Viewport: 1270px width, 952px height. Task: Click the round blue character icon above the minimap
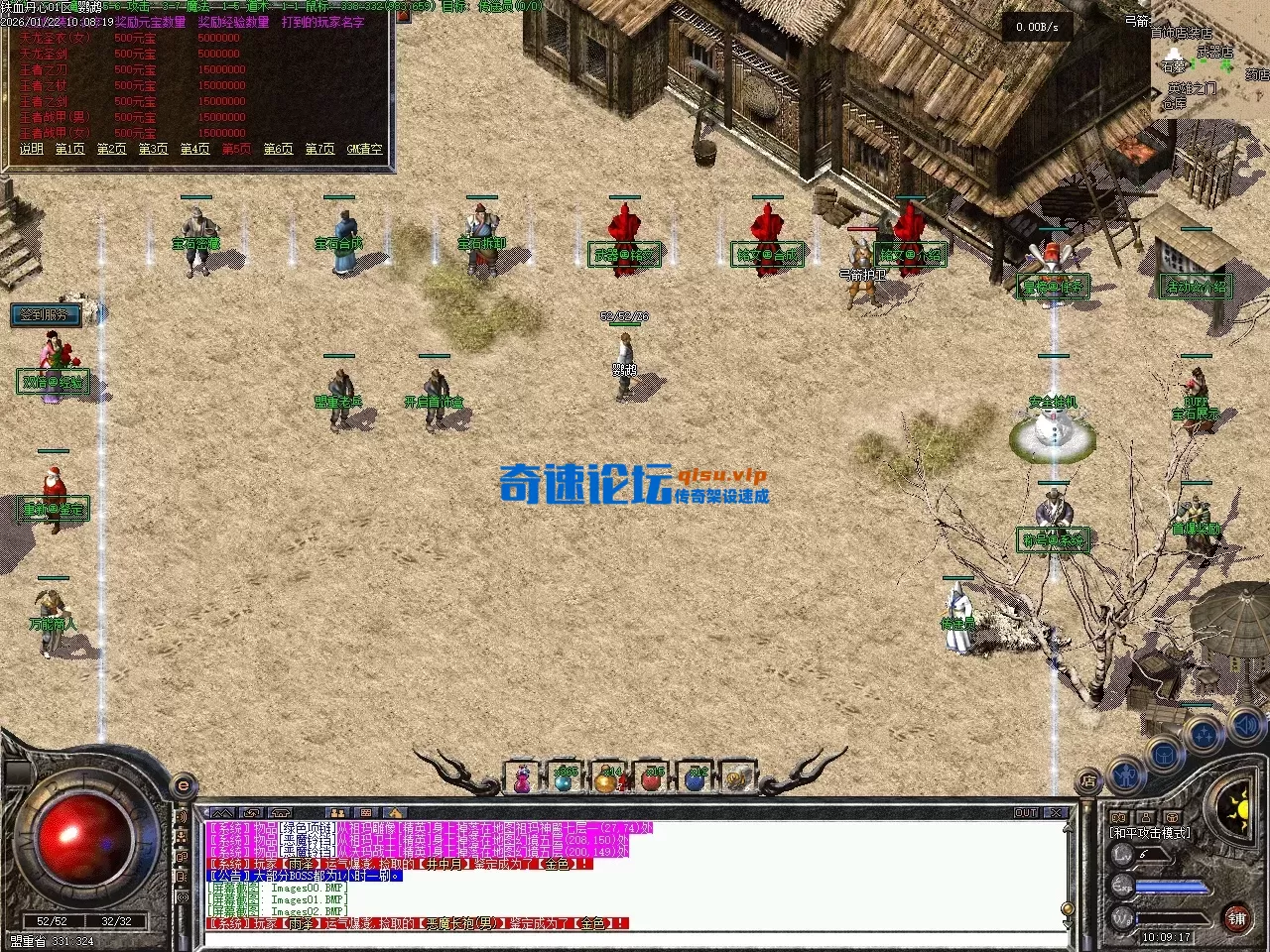(x=1127, y=773)
